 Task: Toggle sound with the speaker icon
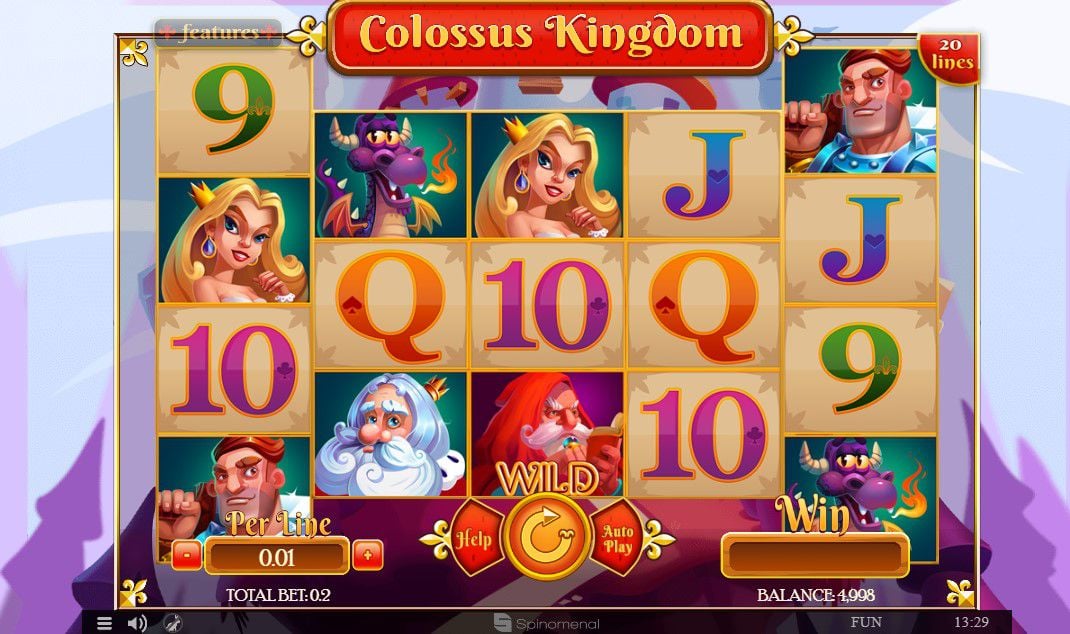(137, 623)
